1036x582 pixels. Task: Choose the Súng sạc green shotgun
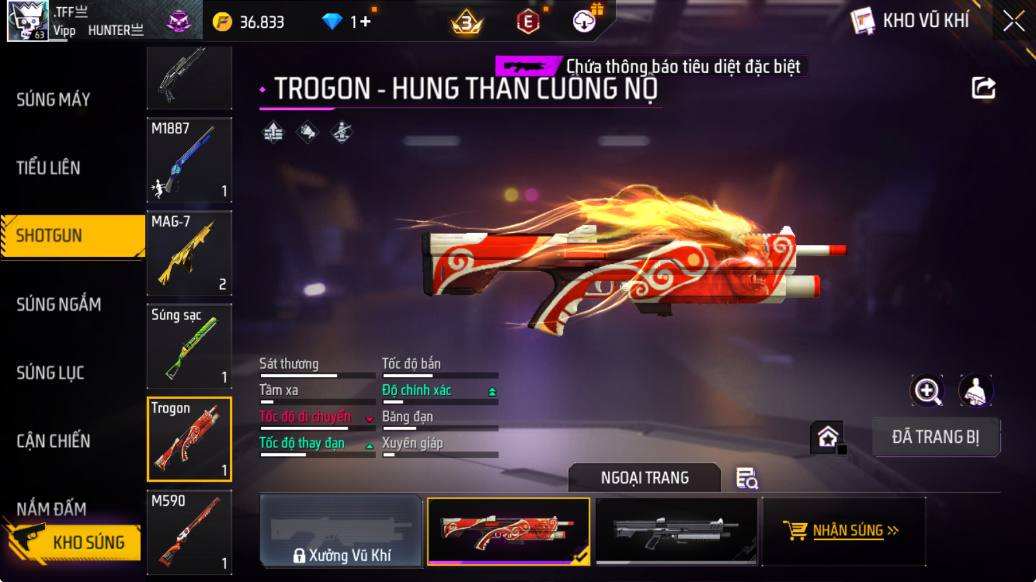(189, 346)
